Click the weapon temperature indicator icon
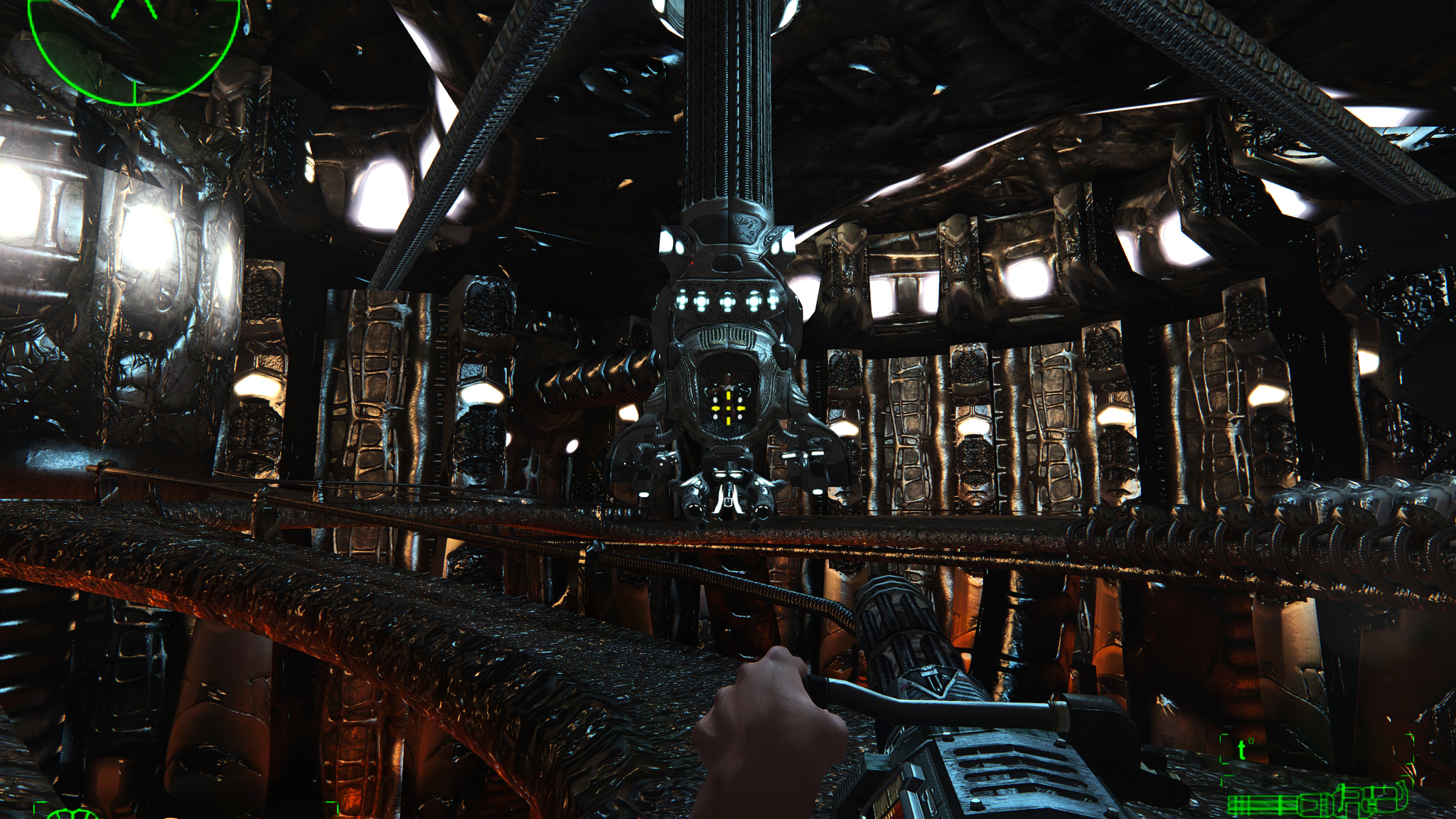The height and width of the screenshot is (819, 1456). [x=1243, y=749]
